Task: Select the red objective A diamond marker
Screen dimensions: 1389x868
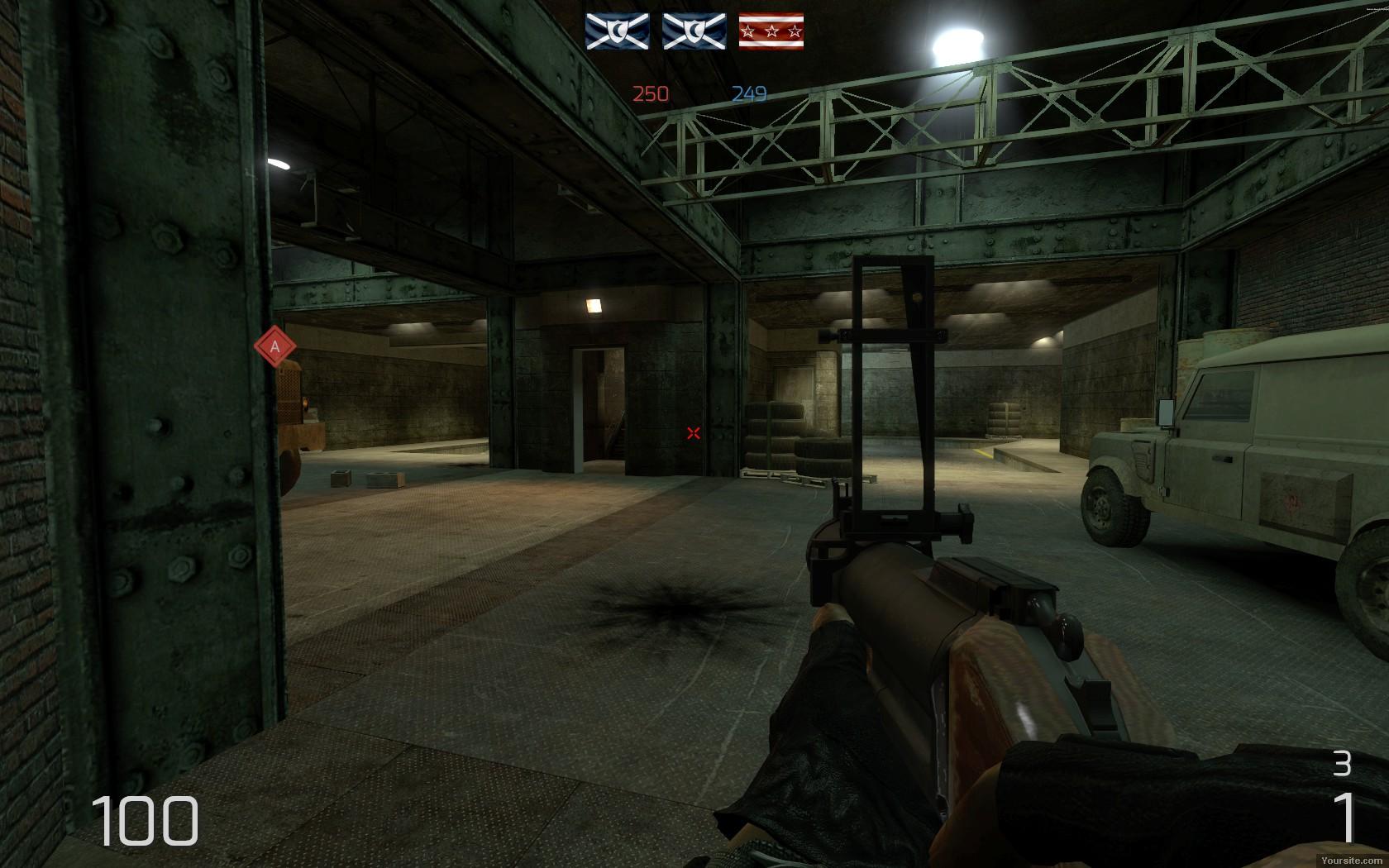Action: tap(275, 347)
